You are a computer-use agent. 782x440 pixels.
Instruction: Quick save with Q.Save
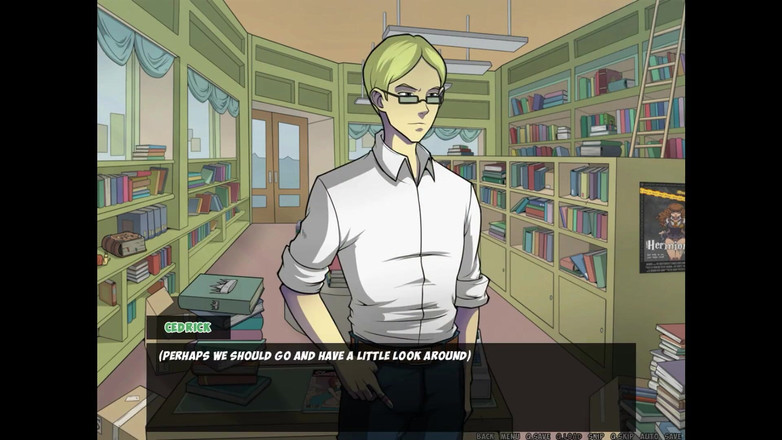click(538, 436)
